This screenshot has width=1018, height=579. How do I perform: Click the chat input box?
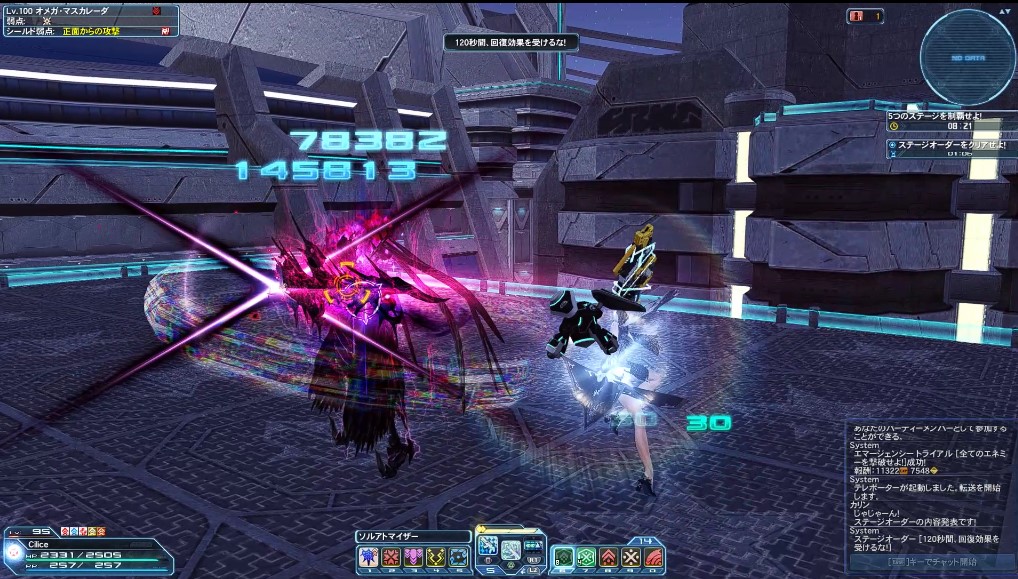click(x=931, y=562)
